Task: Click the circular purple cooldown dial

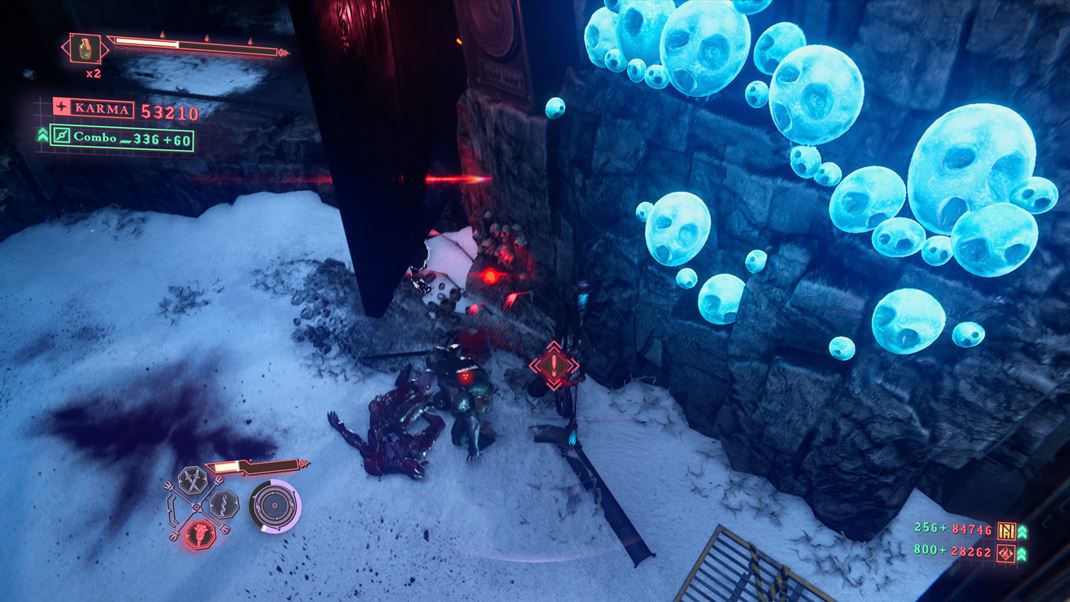Action: [x=275, y=505]
